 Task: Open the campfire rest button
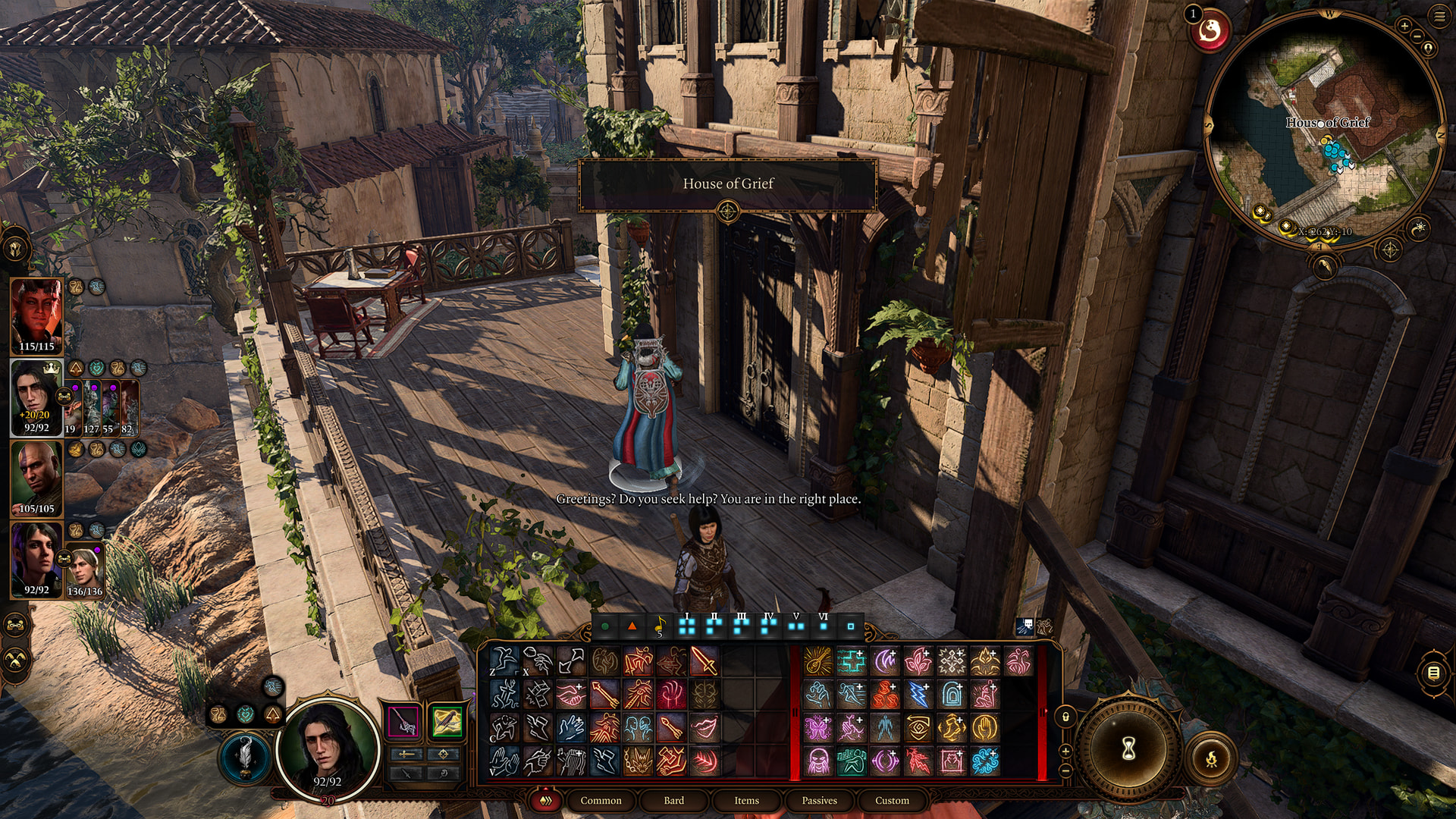tap(1211, 758)
